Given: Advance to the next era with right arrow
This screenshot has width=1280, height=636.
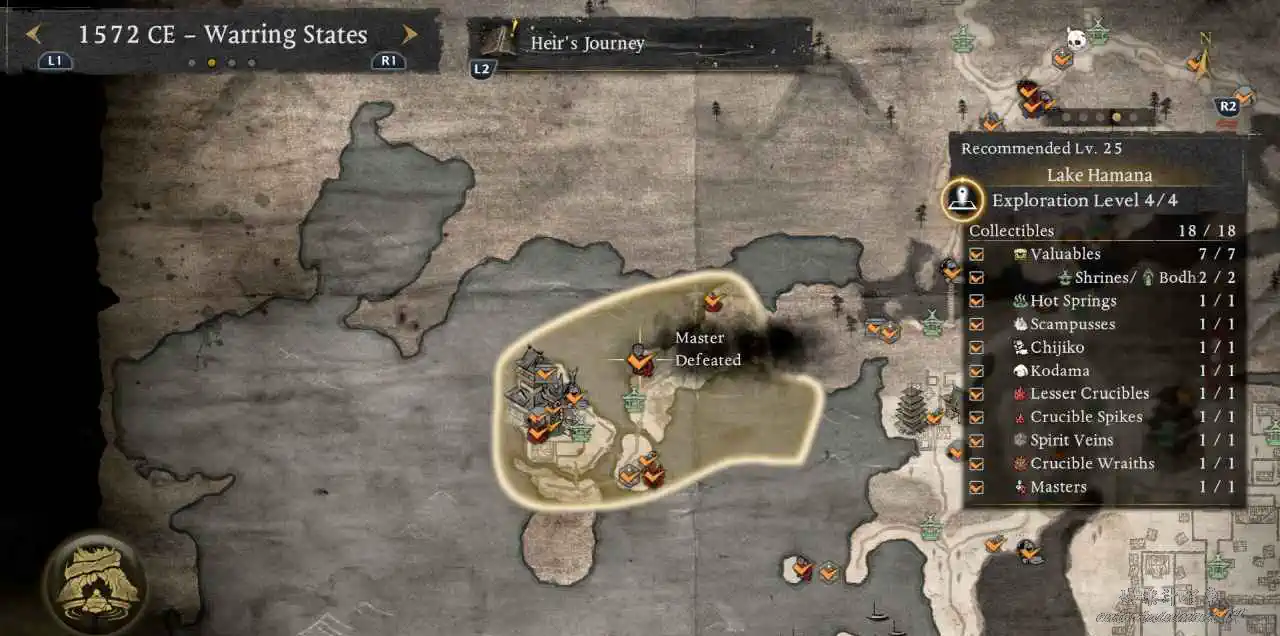Looking at the screenshot, I should (409, 35).
